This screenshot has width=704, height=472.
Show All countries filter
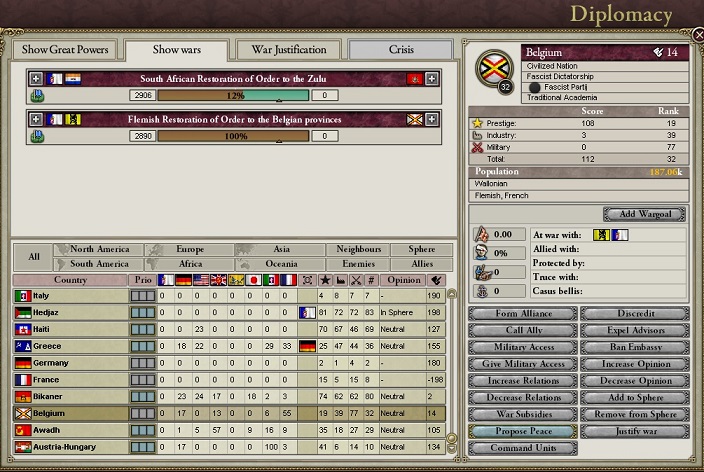tap(34, 256)
